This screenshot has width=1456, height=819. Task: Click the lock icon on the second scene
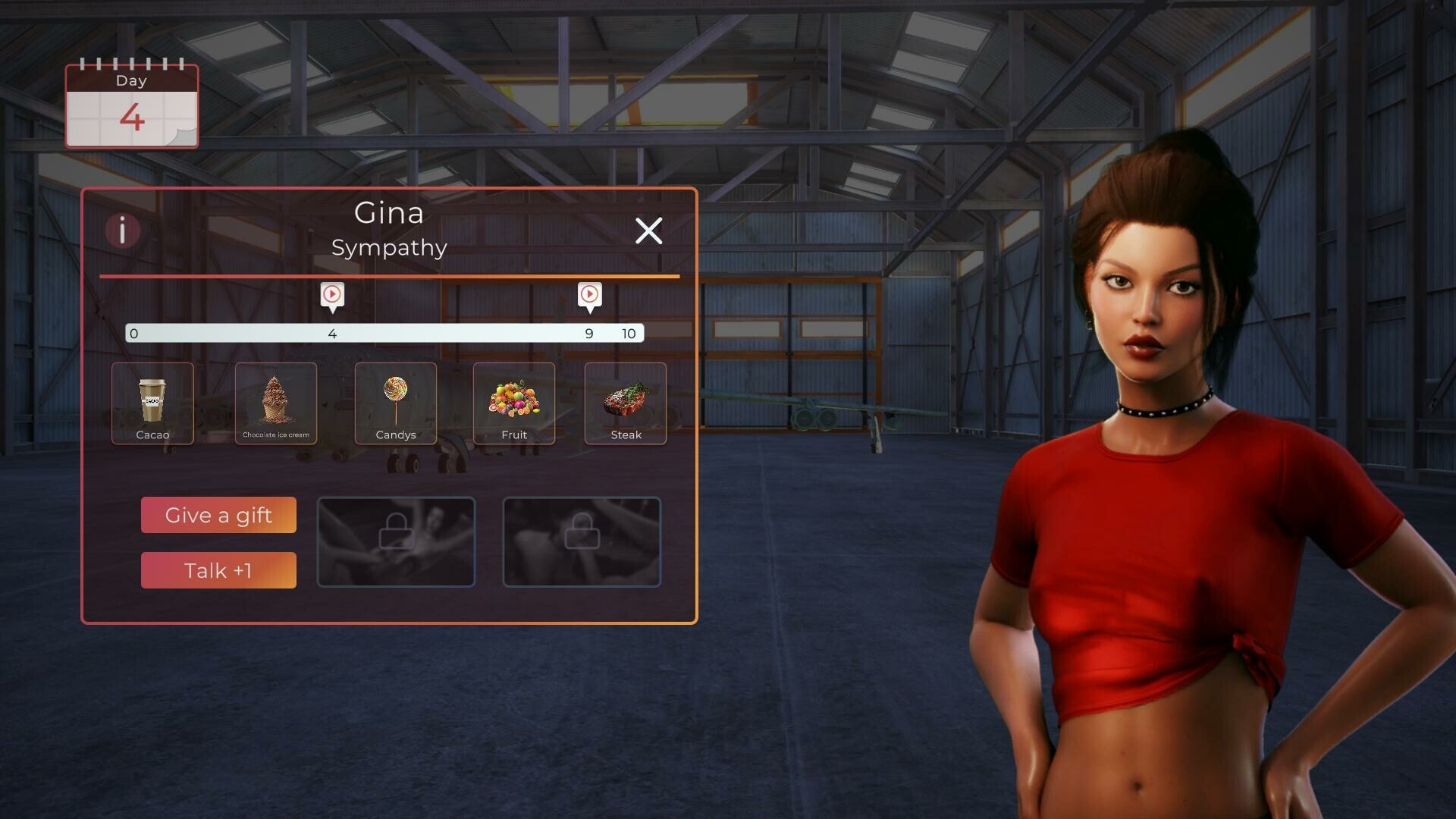tap(582, 532)
